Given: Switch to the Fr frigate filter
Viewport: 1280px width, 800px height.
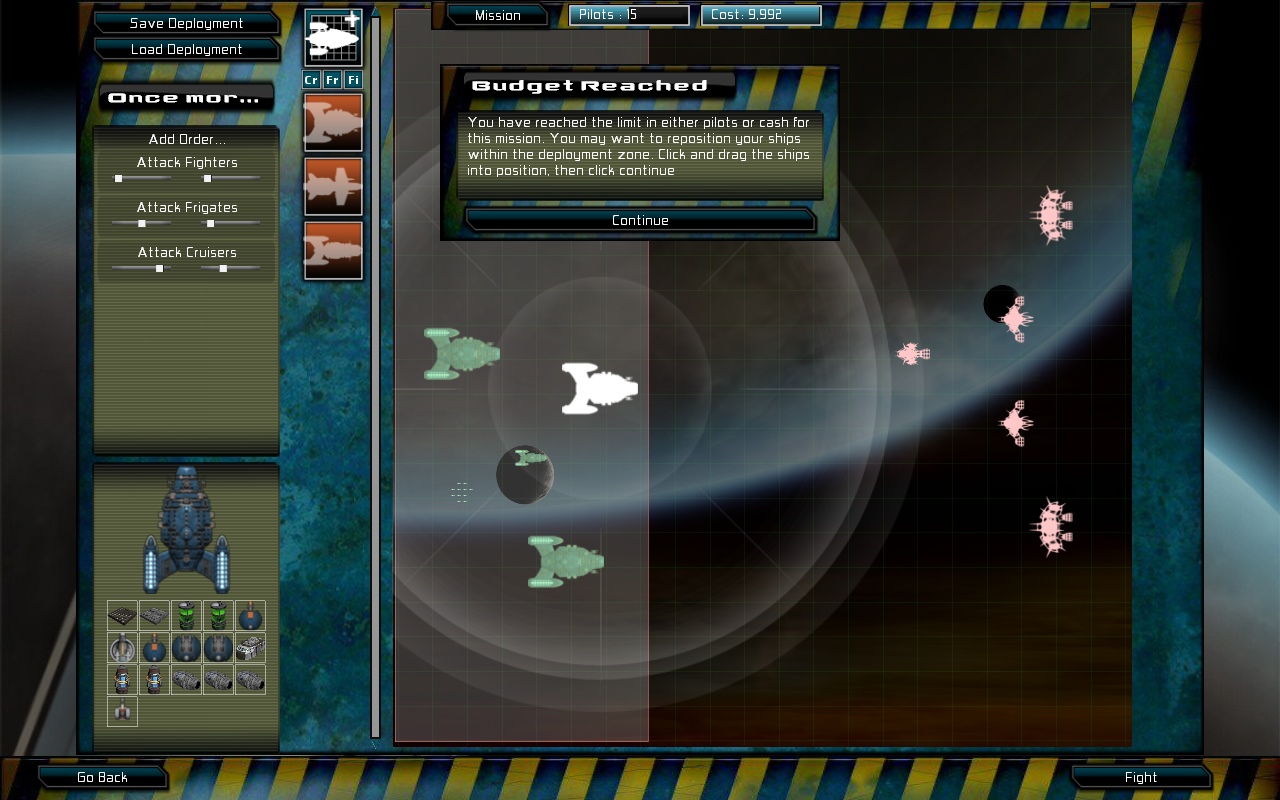Looking at the screenshot, I should point(333,80).
